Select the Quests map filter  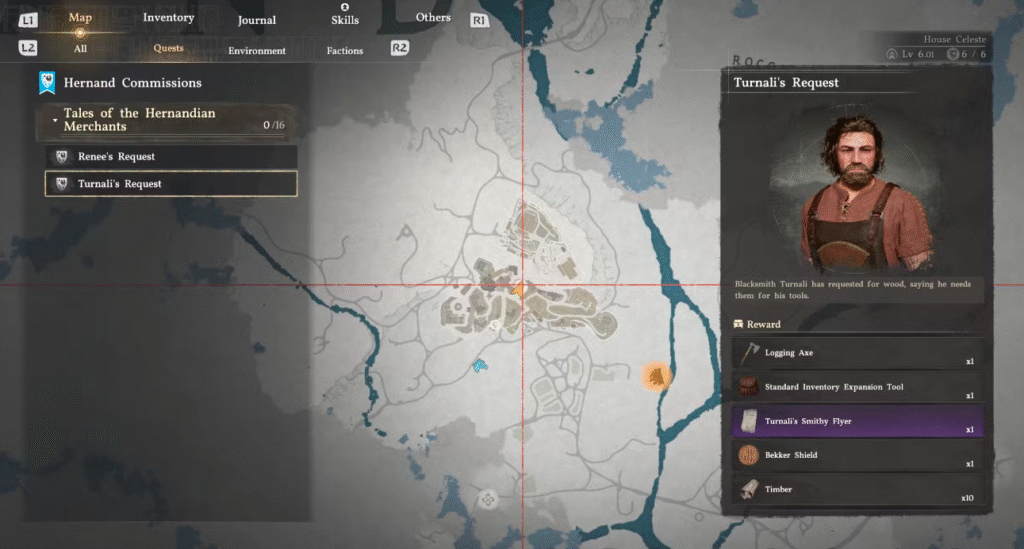(x=168, y=48)
